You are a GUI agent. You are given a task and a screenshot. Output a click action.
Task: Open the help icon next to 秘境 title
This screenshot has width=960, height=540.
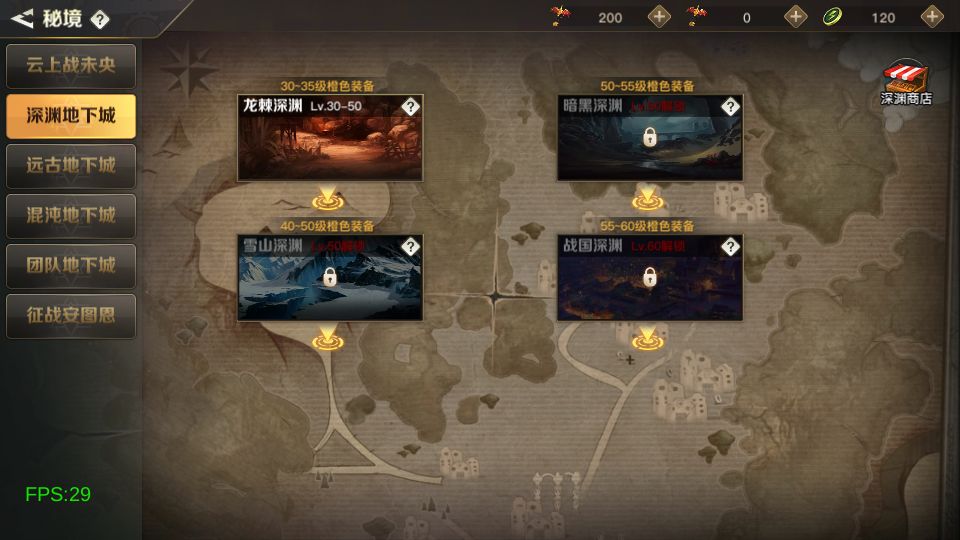coord(100,19)
